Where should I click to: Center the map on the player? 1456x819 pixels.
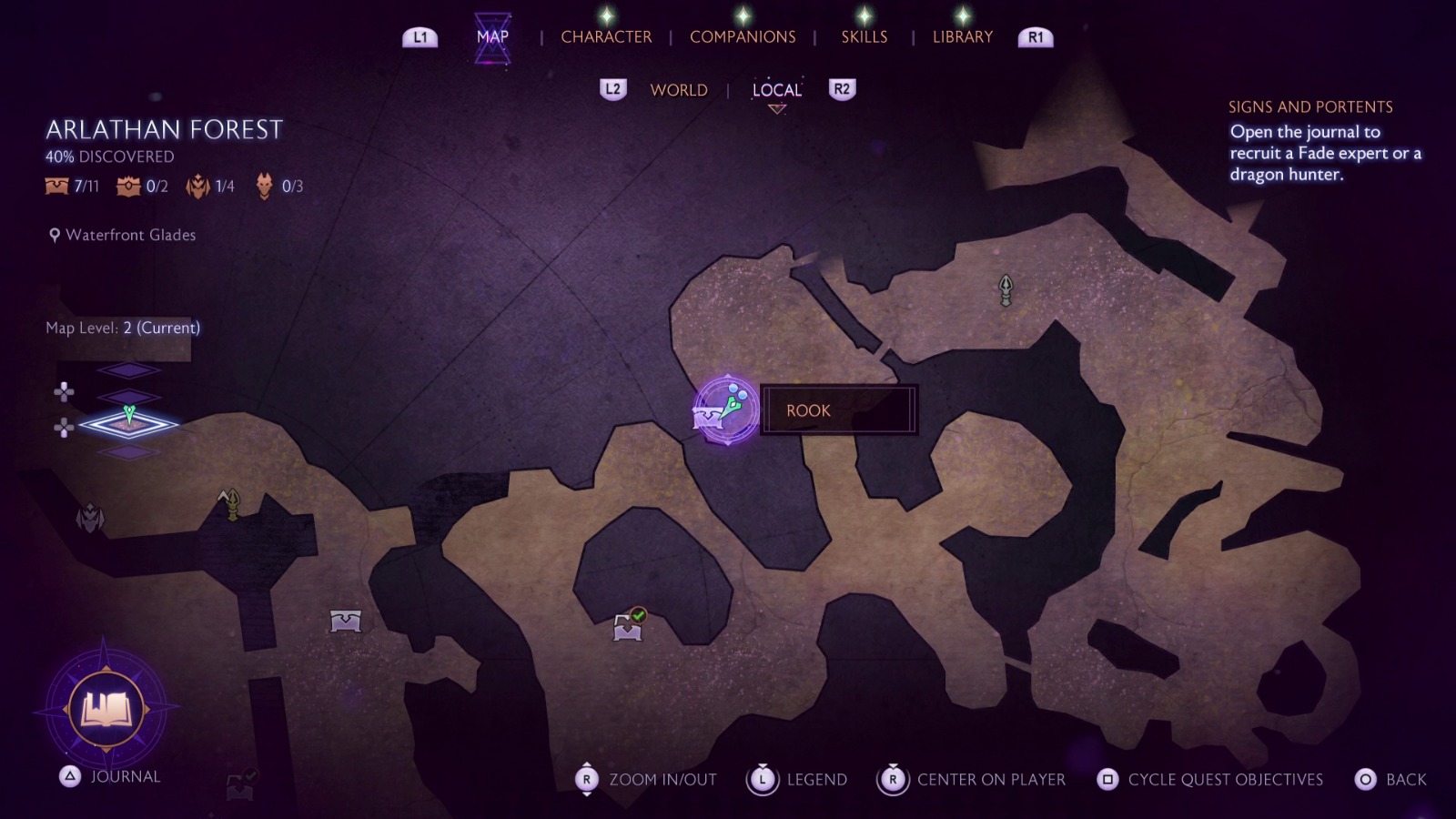(971, 780)
